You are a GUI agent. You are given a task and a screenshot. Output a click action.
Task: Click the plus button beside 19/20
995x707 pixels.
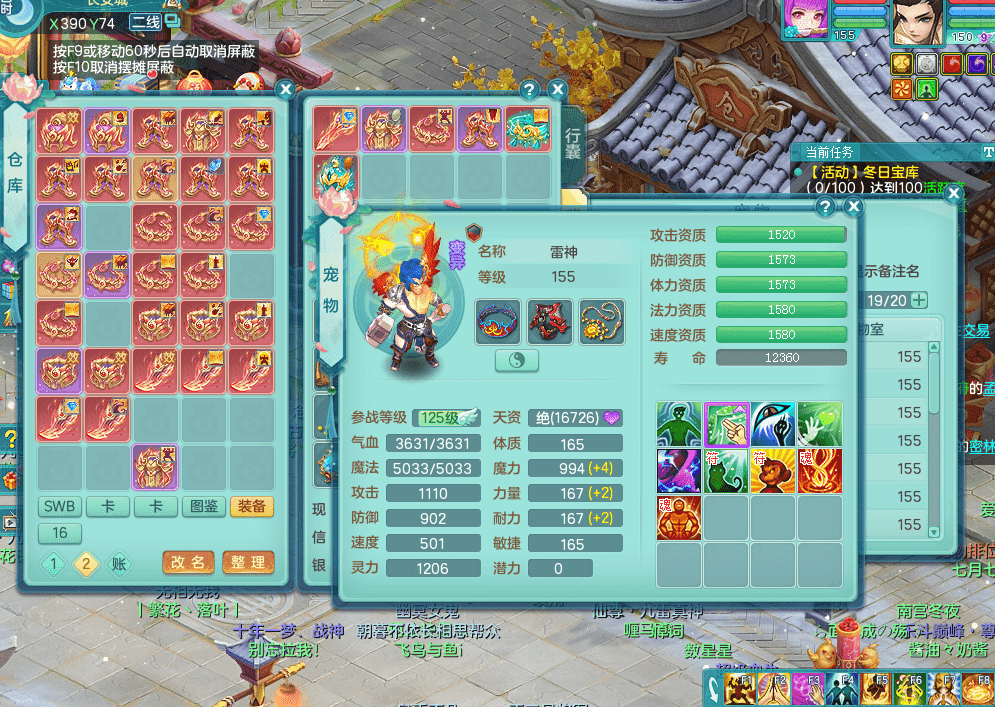917,300
